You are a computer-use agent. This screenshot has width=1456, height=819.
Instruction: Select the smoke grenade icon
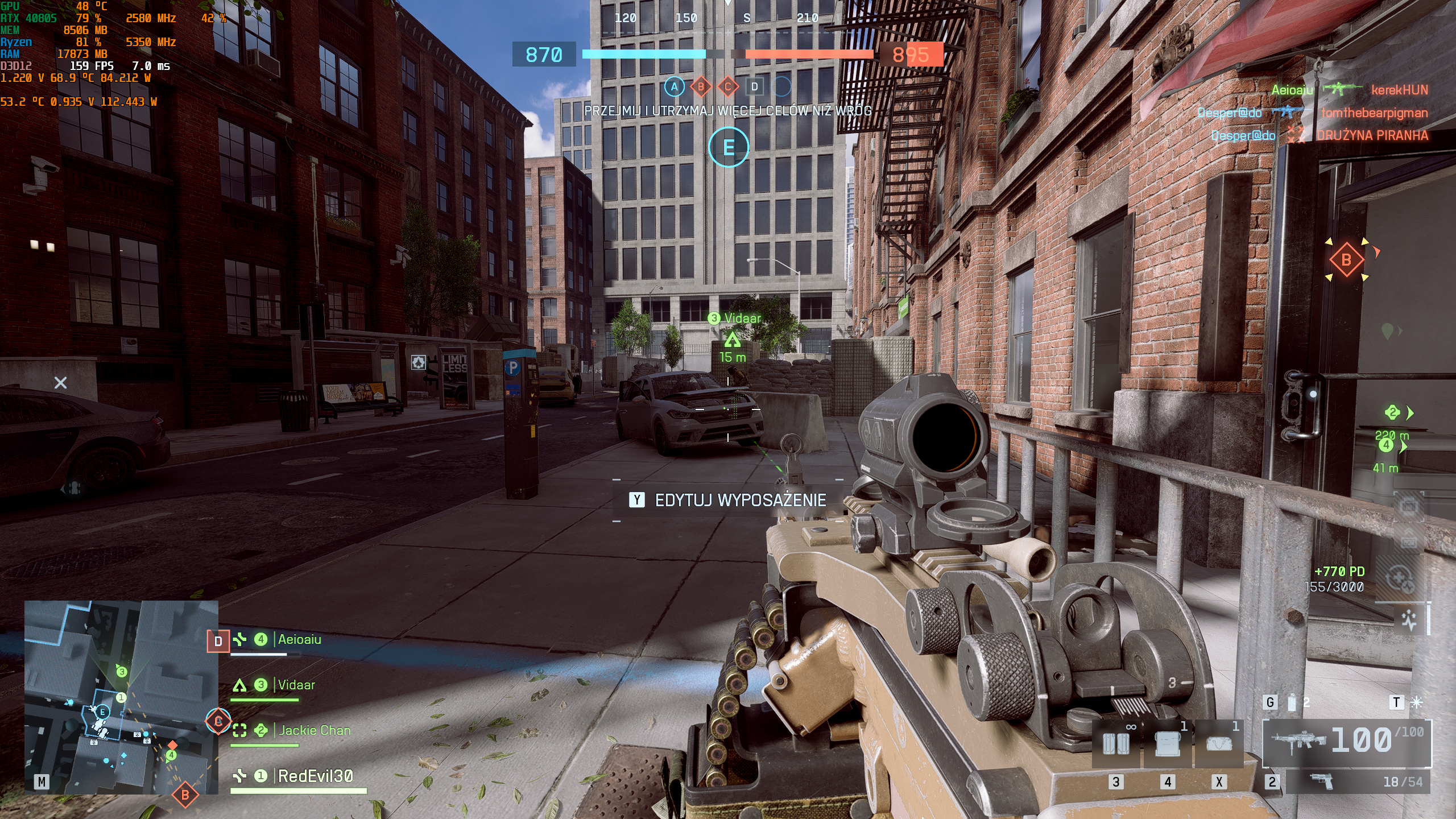click(1292, 703)
